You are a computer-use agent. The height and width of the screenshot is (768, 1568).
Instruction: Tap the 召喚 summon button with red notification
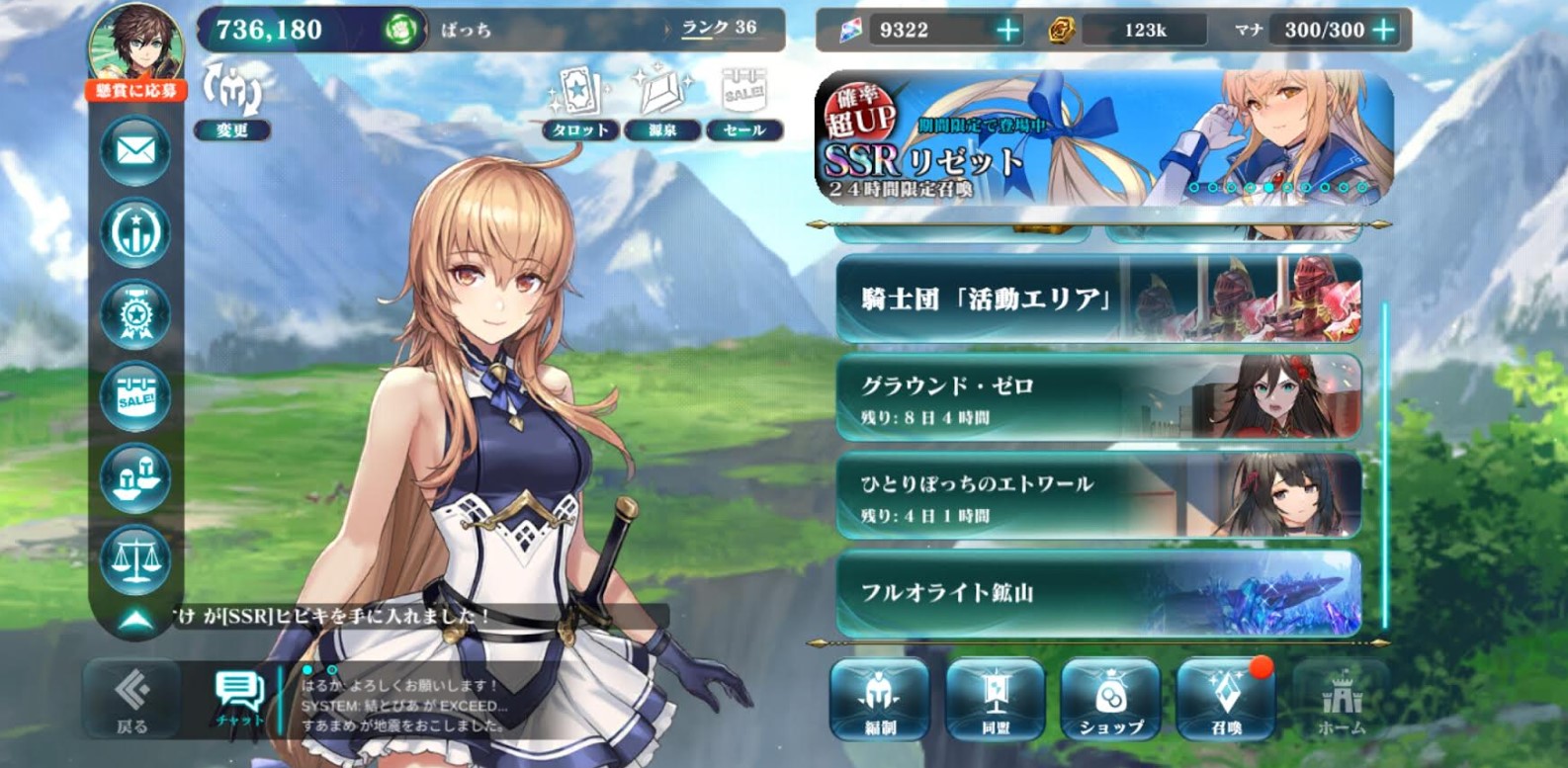coord(1224,702)
